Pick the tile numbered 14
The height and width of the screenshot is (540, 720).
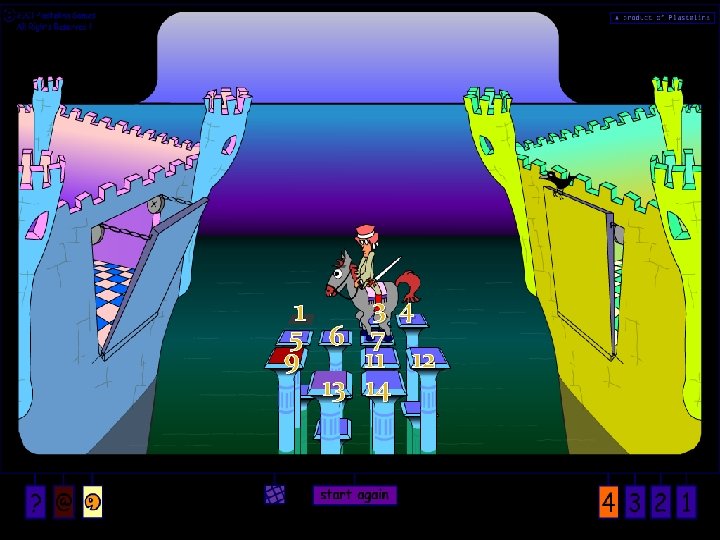point(378,389)
